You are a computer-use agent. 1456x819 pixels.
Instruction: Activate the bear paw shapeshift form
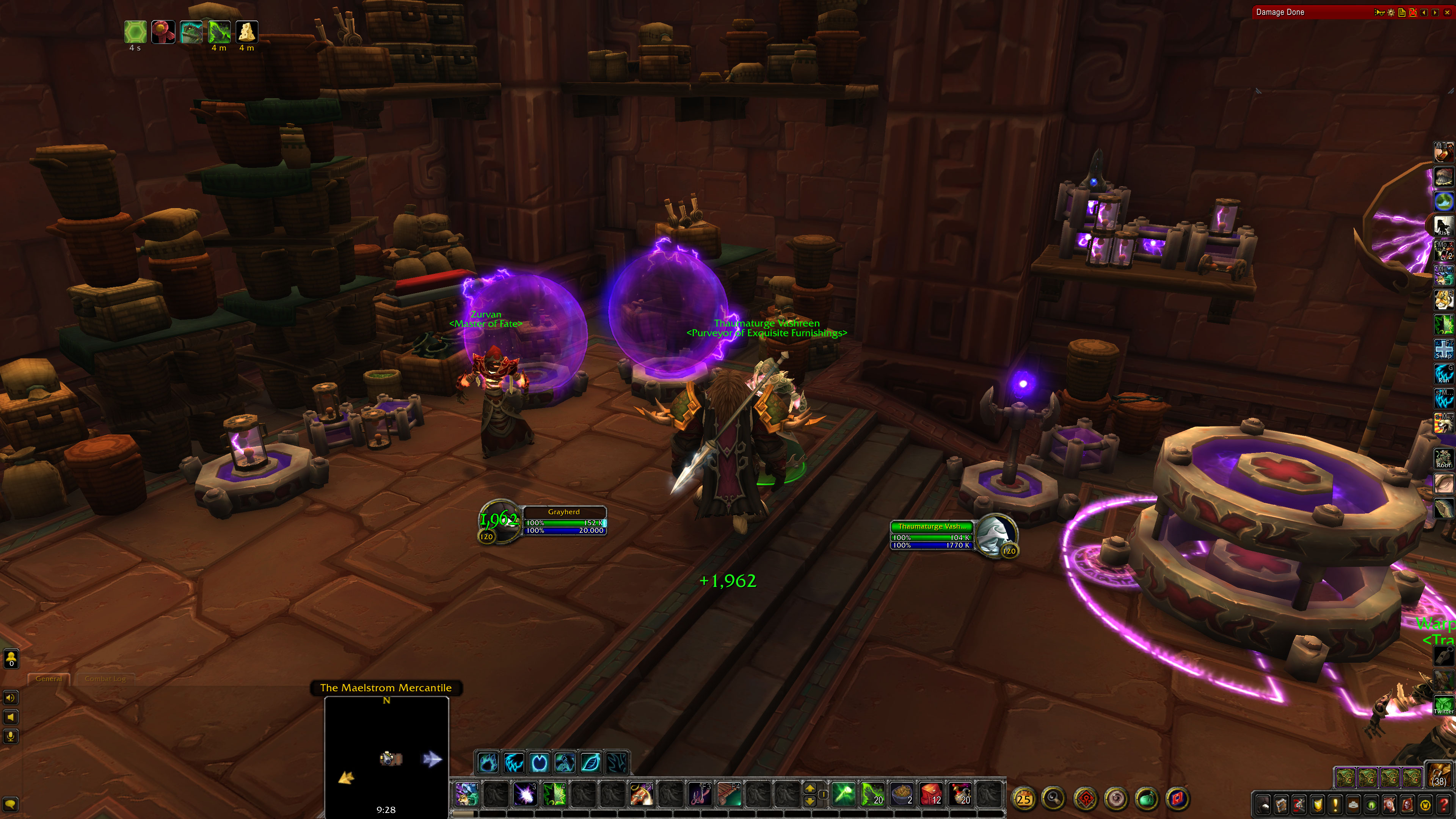pos(488,763)
